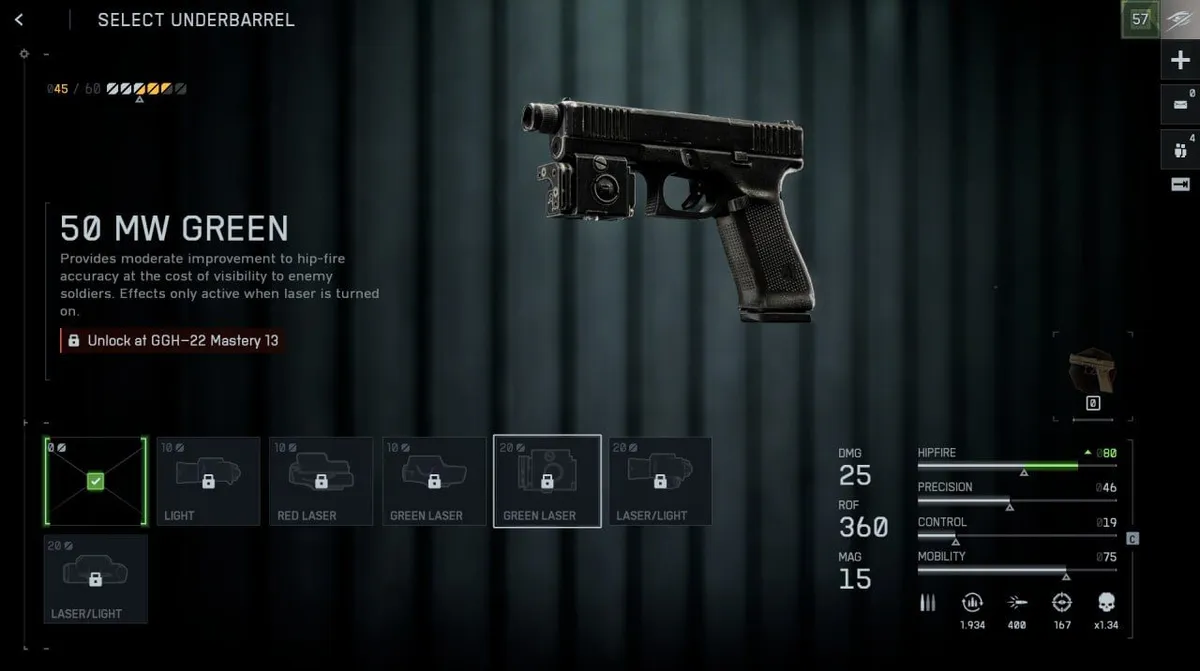The image size is (1200, 671).
Task: Select the pistol weapon skin thumbnail
Action: click(x=1092, y=370)
